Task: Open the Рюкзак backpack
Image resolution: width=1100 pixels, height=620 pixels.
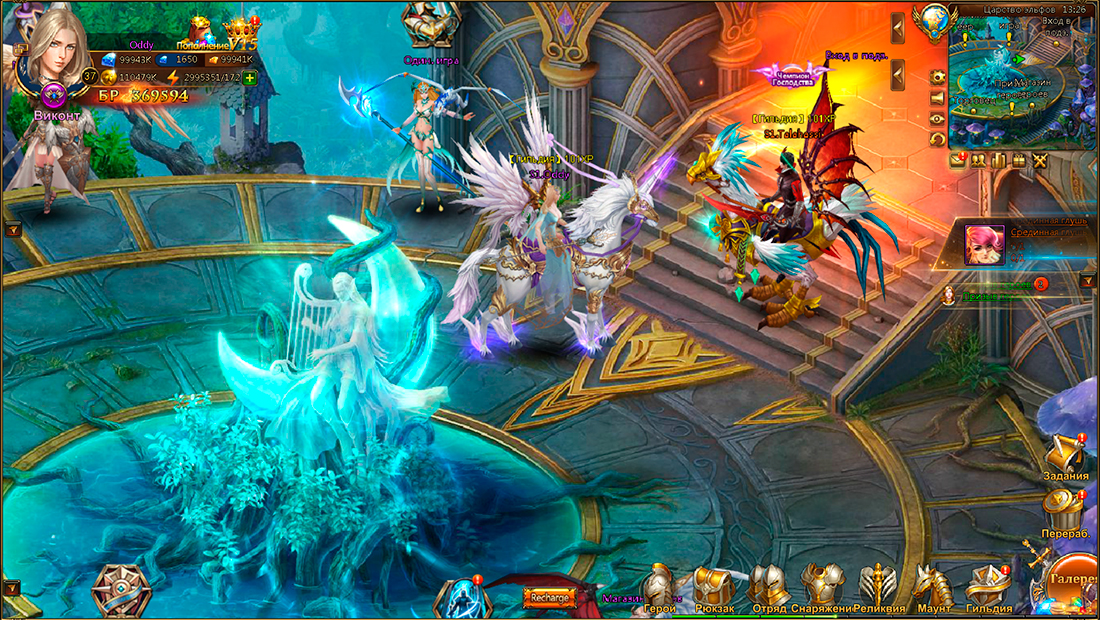Action: coord(714,587)
